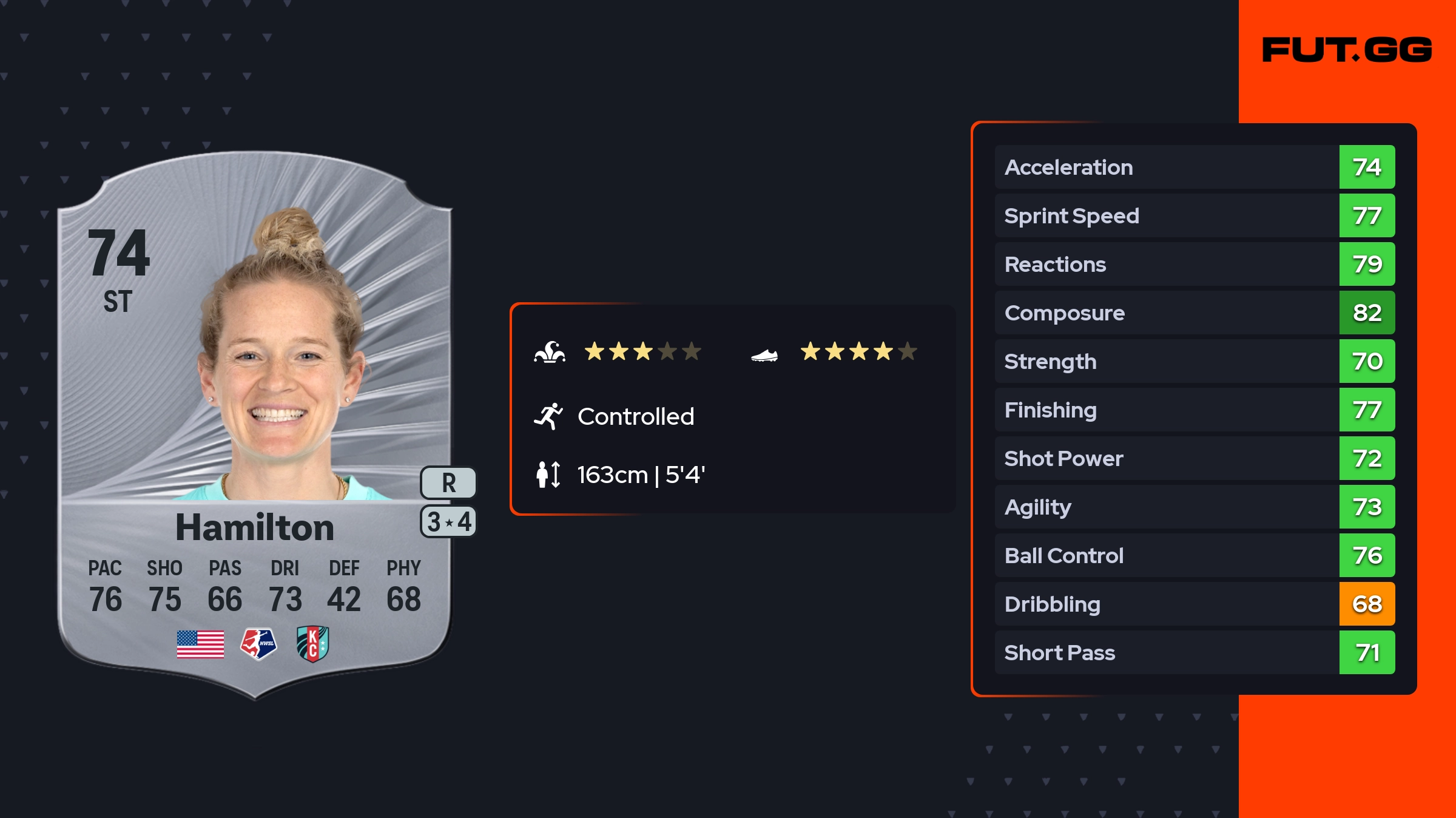The width and height of the screenshot is (1456, 818).
Task: Click the Controlled run style entry
Action: [635, 417]
